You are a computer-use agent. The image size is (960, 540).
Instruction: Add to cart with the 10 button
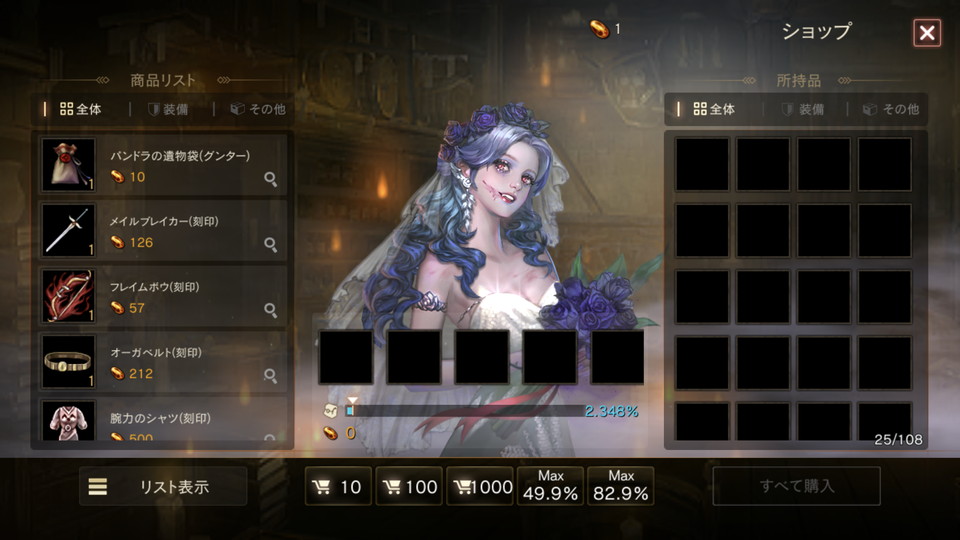pyautogui.click(x=338, y=487)
